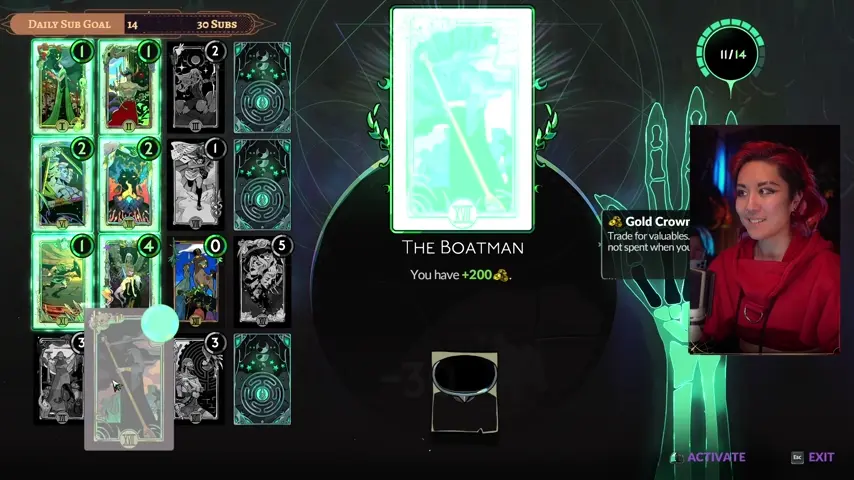854x480 pixels.
Task: Select The Sorceress card numbered I
Action: coord(62,88)
